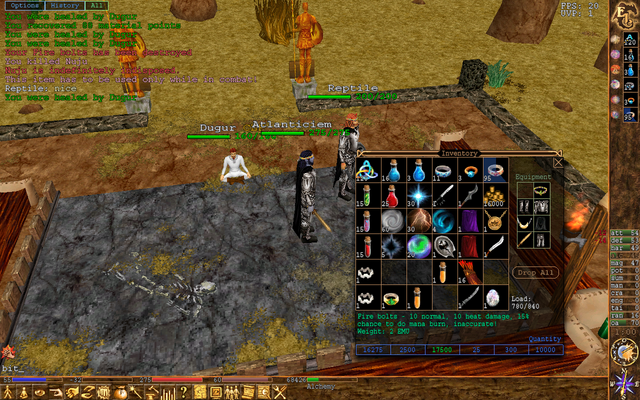Select the fire bolts item
The width and height of the screenshot is (640, 400).
point(469,272)
